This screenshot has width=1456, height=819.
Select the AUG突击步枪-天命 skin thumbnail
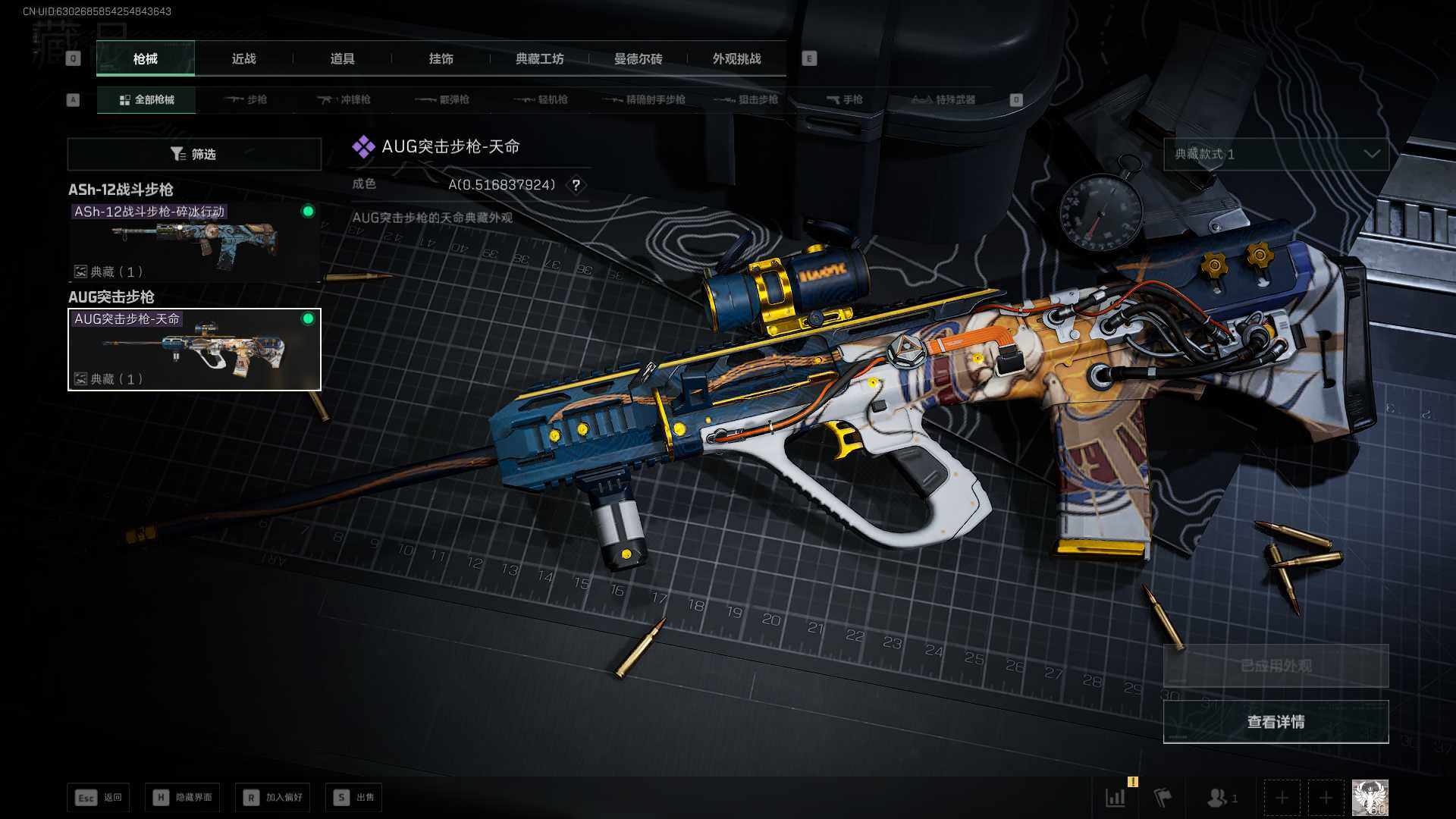[194, 350]
